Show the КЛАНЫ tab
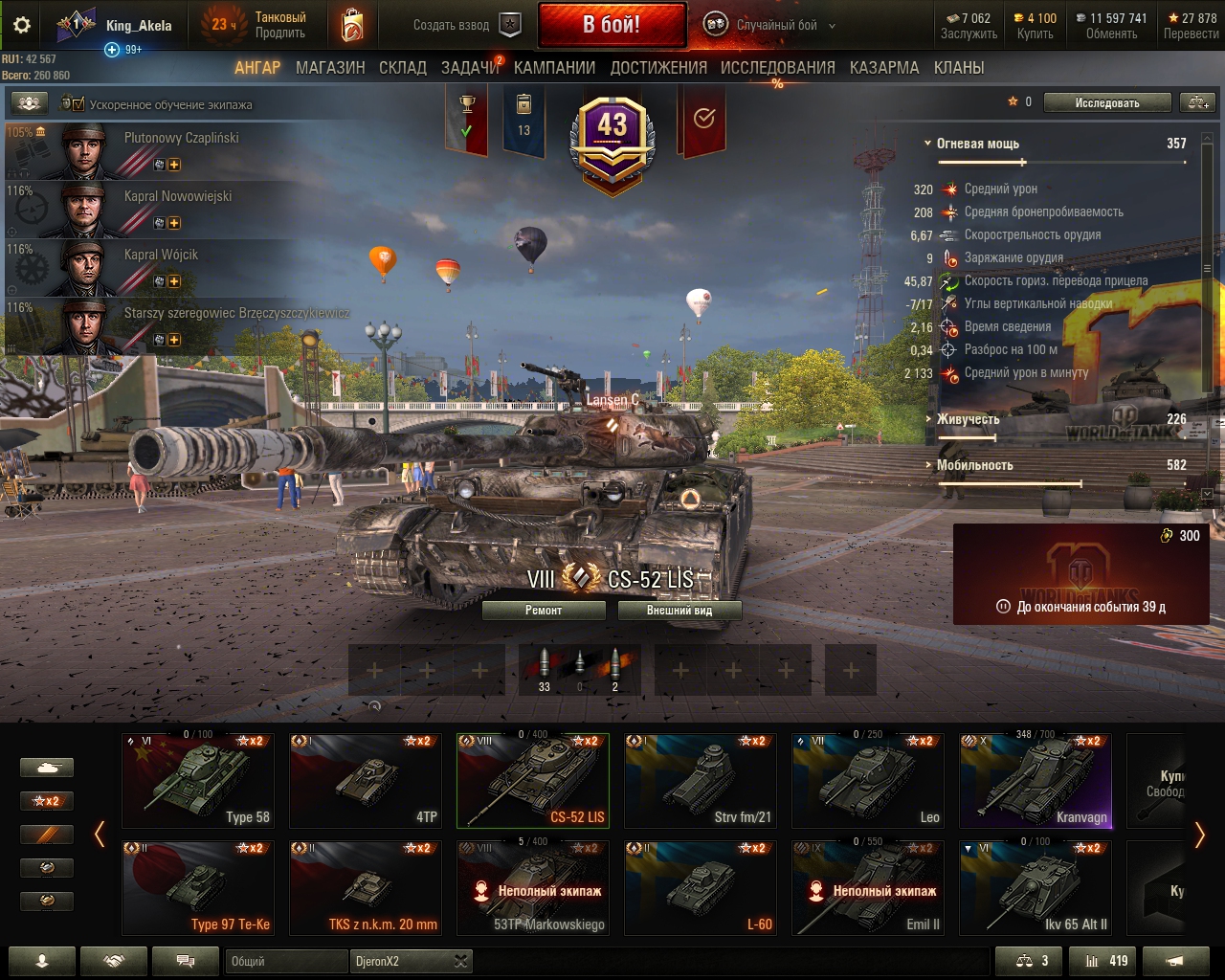Screen dimensions: 1225x980 coord(959,68)
